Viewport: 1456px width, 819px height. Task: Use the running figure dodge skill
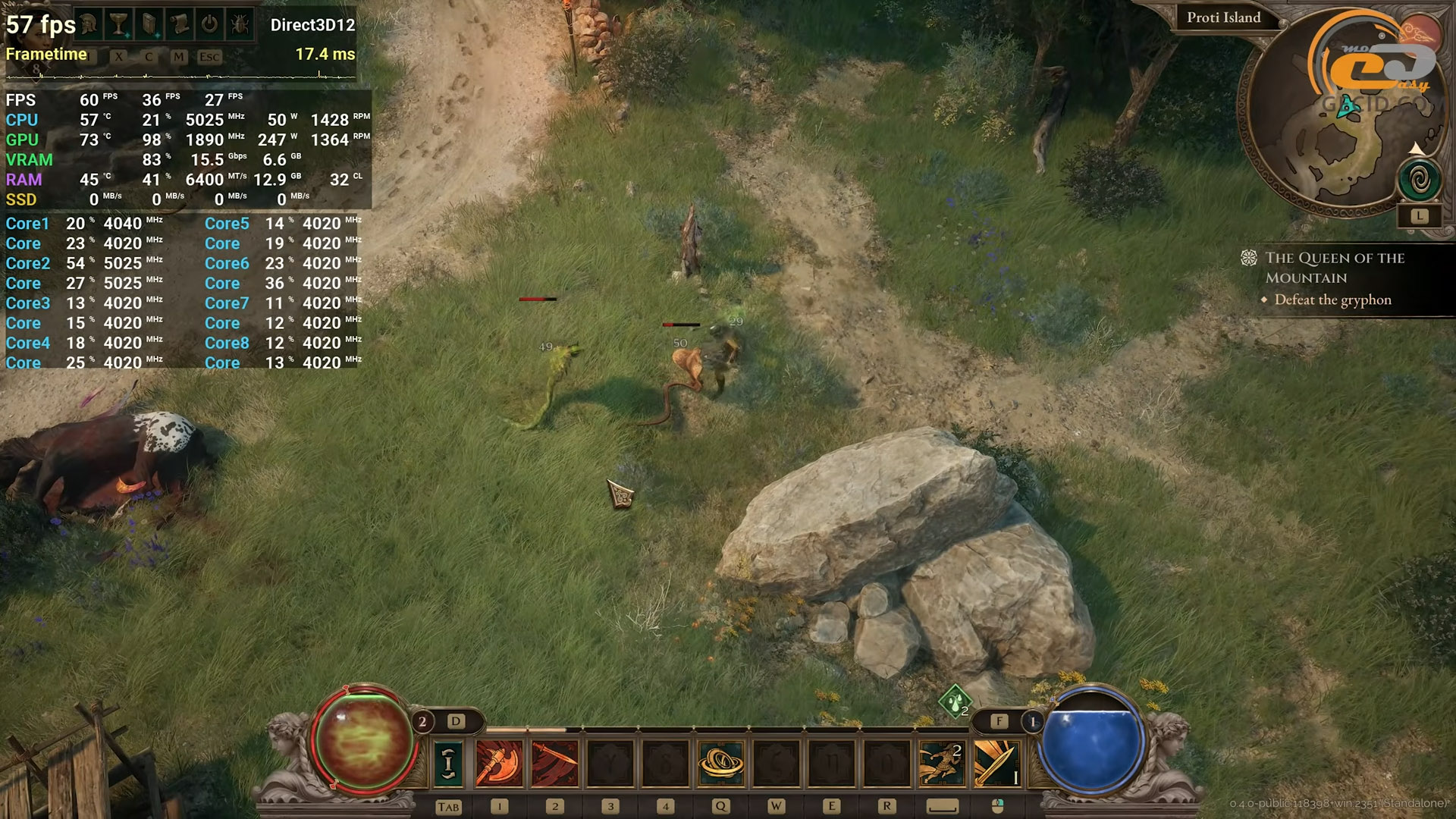(941, 762)
